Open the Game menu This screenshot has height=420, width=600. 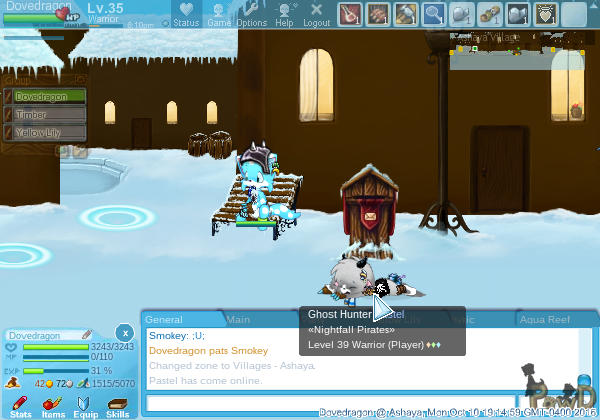pos(219,14)
